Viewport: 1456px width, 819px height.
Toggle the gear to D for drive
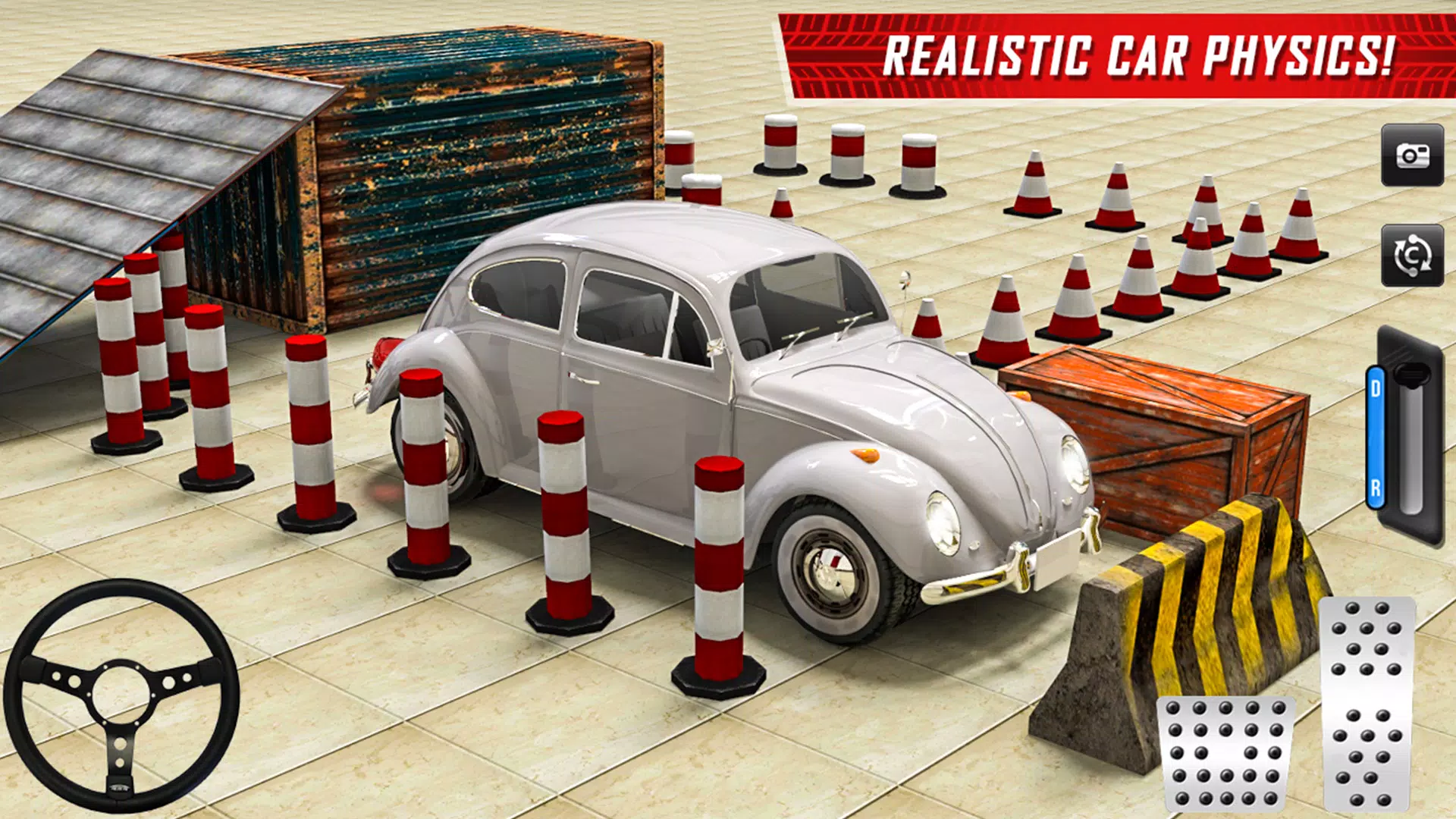(1376, 387)
